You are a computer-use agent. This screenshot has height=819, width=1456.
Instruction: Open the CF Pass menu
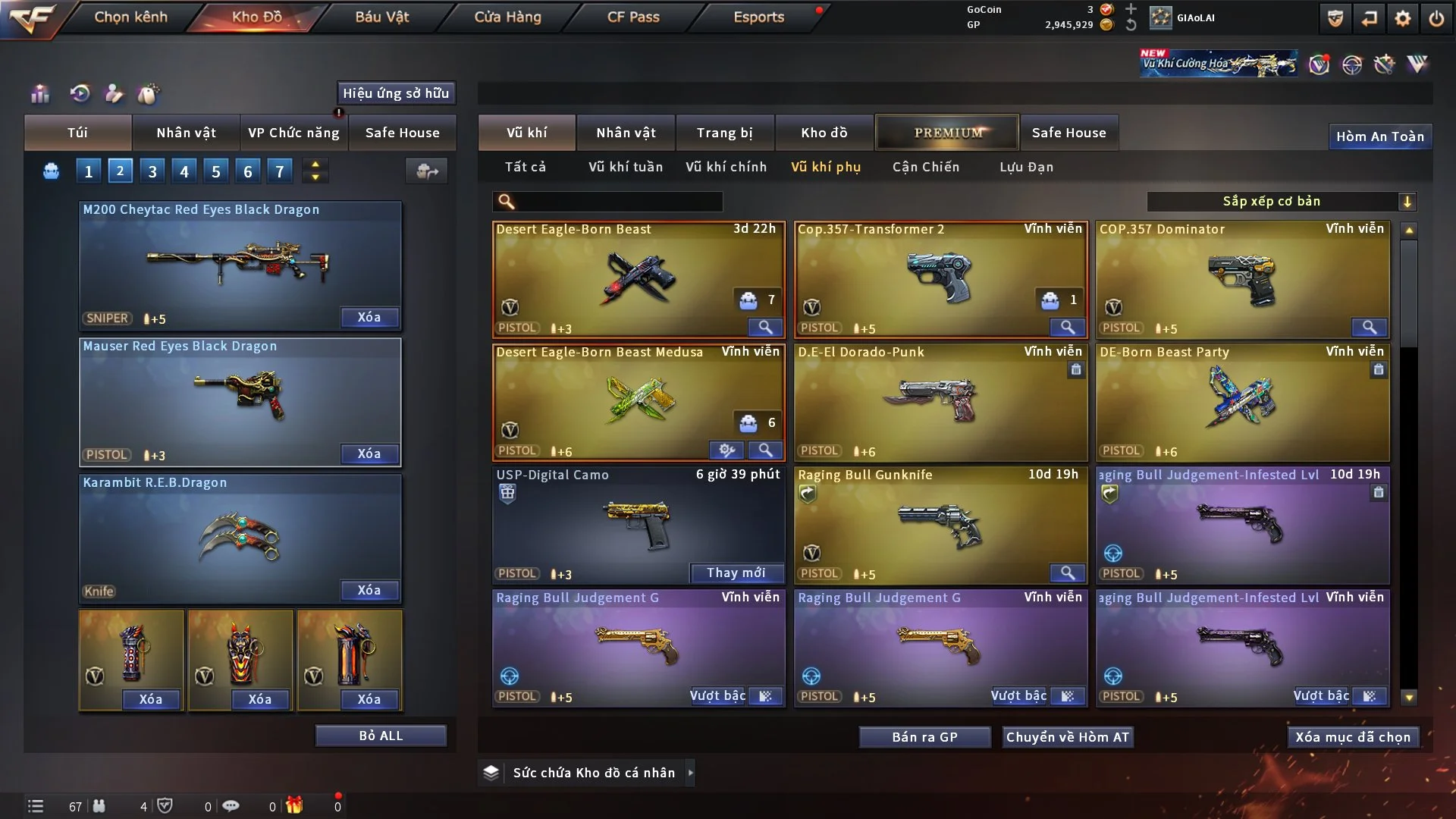[633, 17]
